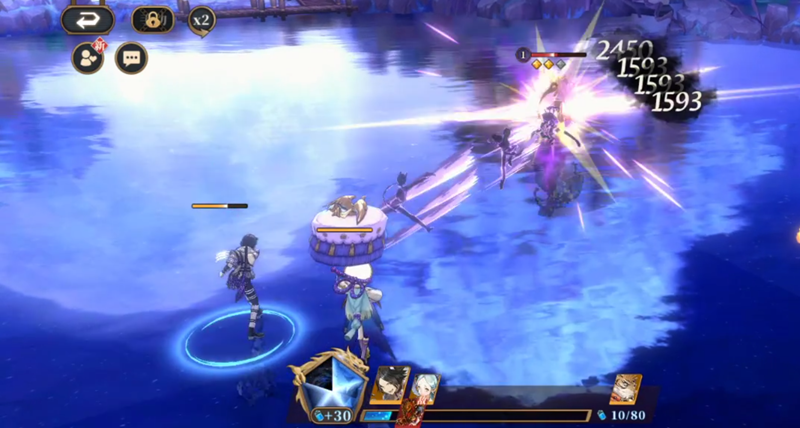Click the back arrow button
The image size is (800, 428).
tap(86, 20)
